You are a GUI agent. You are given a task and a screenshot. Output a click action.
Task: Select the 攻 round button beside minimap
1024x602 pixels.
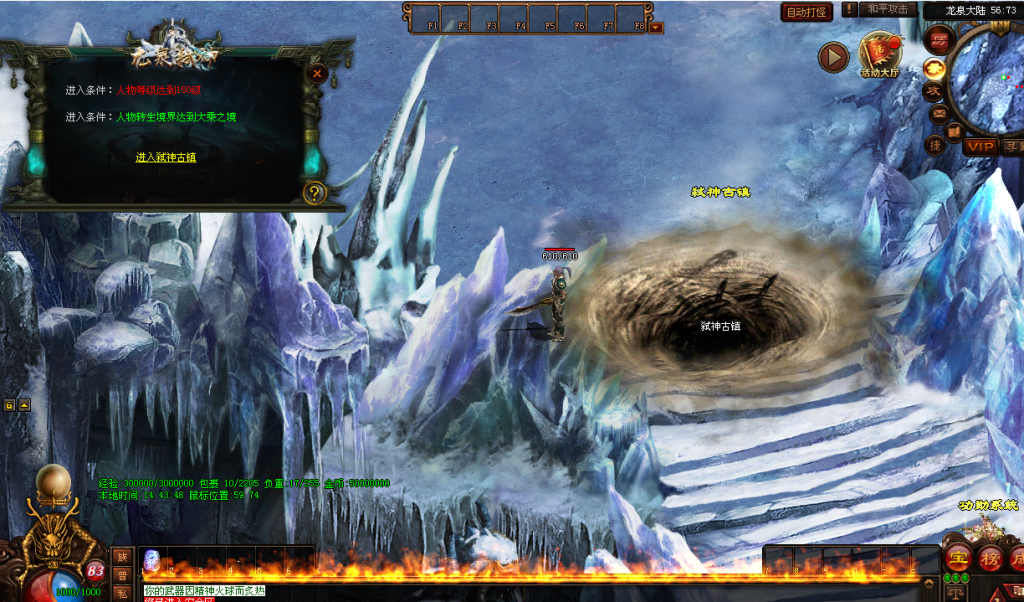coord(933,91)
